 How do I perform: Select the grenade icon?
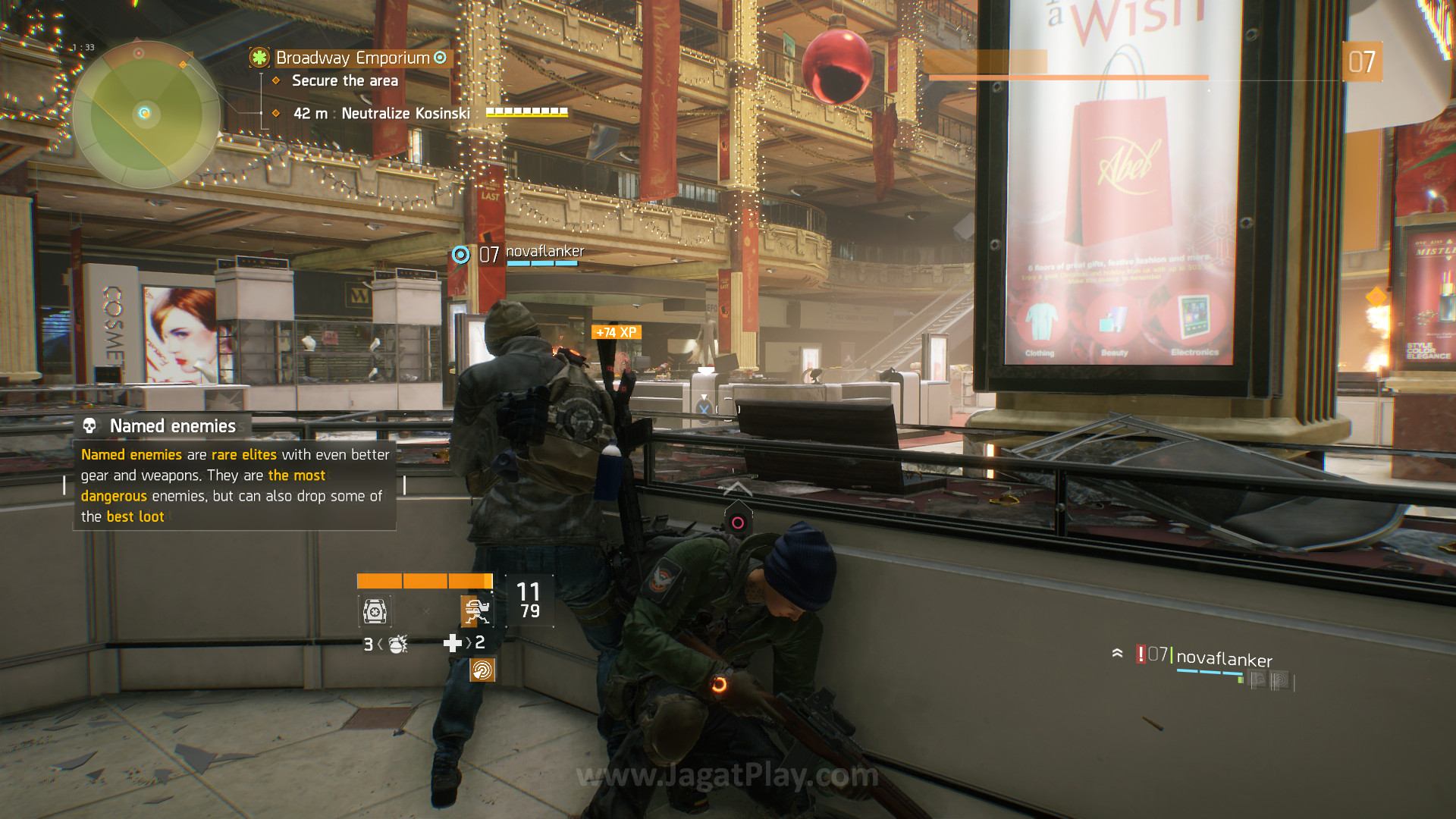coord(398,644)
